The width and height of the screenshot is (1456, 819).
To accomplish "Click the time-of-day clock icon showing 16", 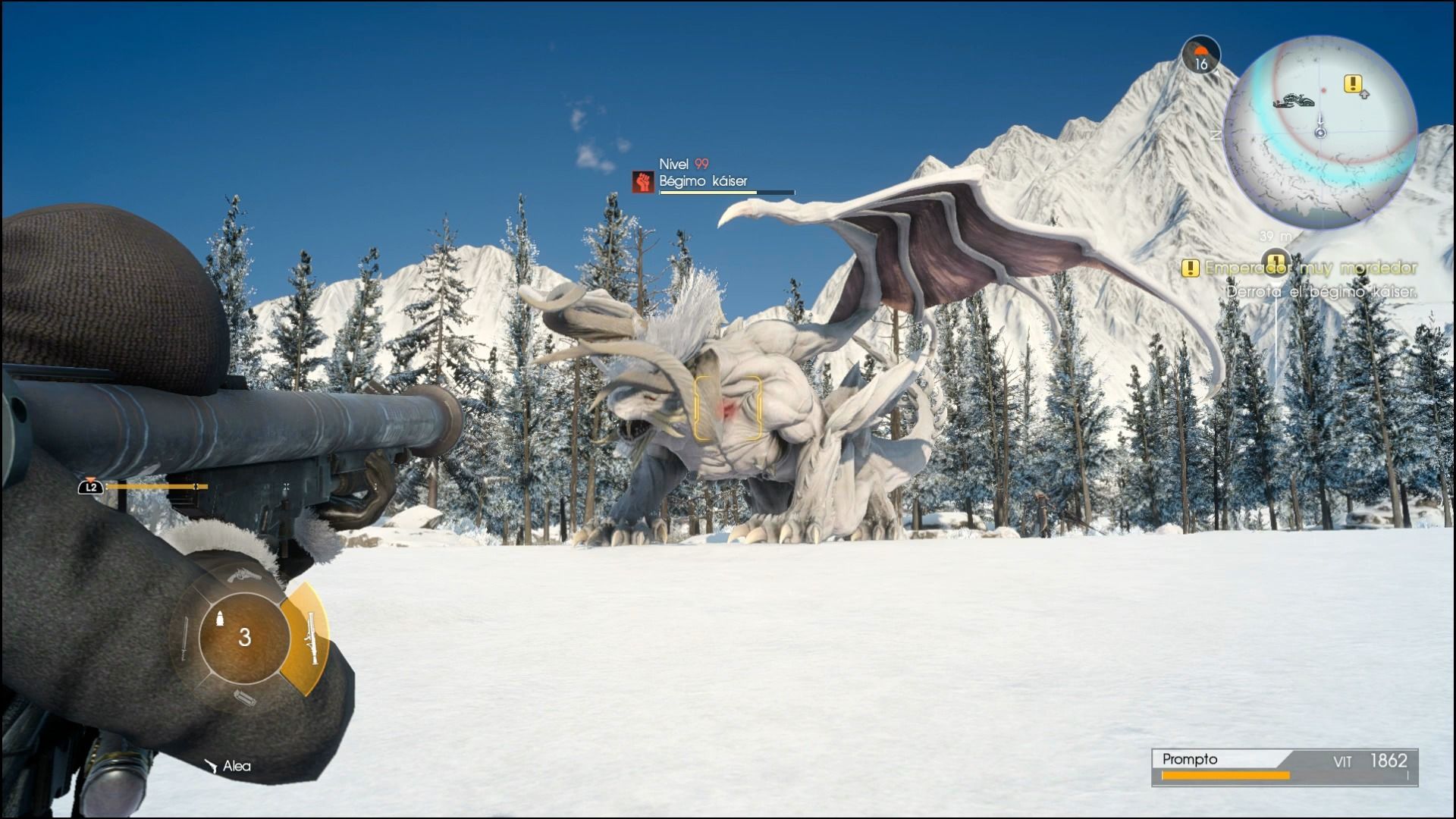I will (x=1201, y=55).
